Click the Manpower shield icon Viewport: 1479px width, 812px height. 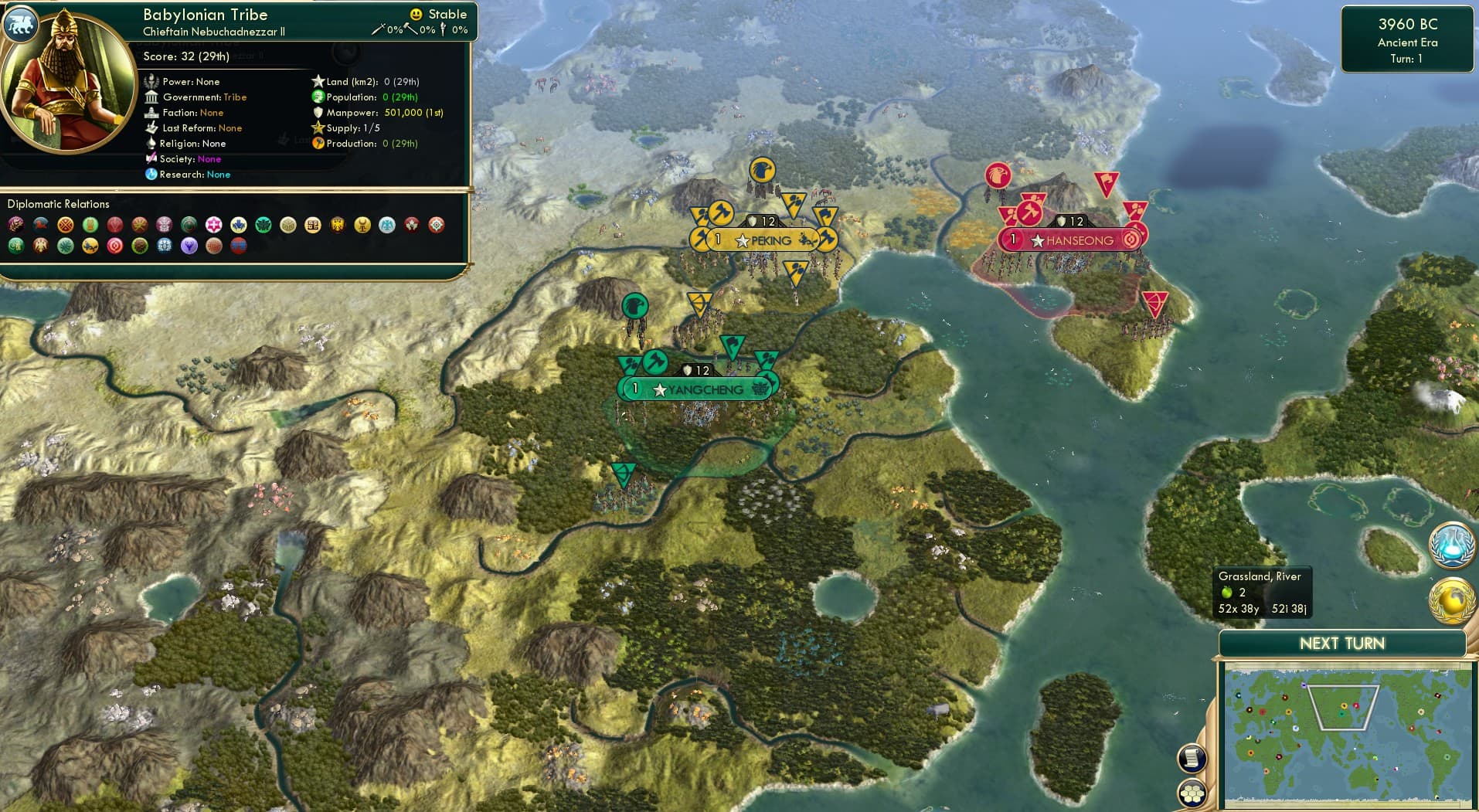(x=318, y=112)
